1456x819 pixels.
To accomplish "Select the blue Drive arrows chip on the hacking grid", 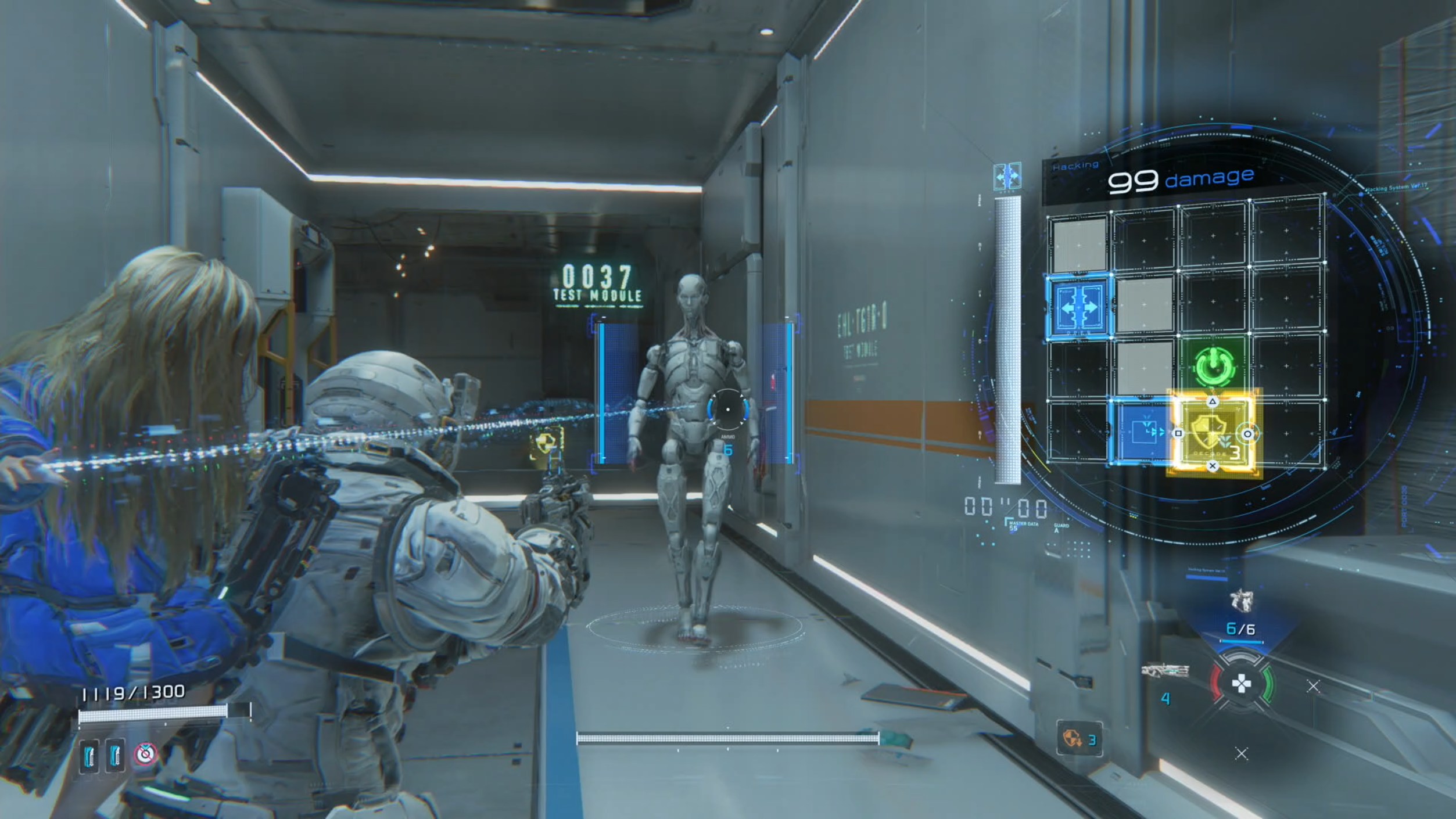I will (x=1078, y=308).
